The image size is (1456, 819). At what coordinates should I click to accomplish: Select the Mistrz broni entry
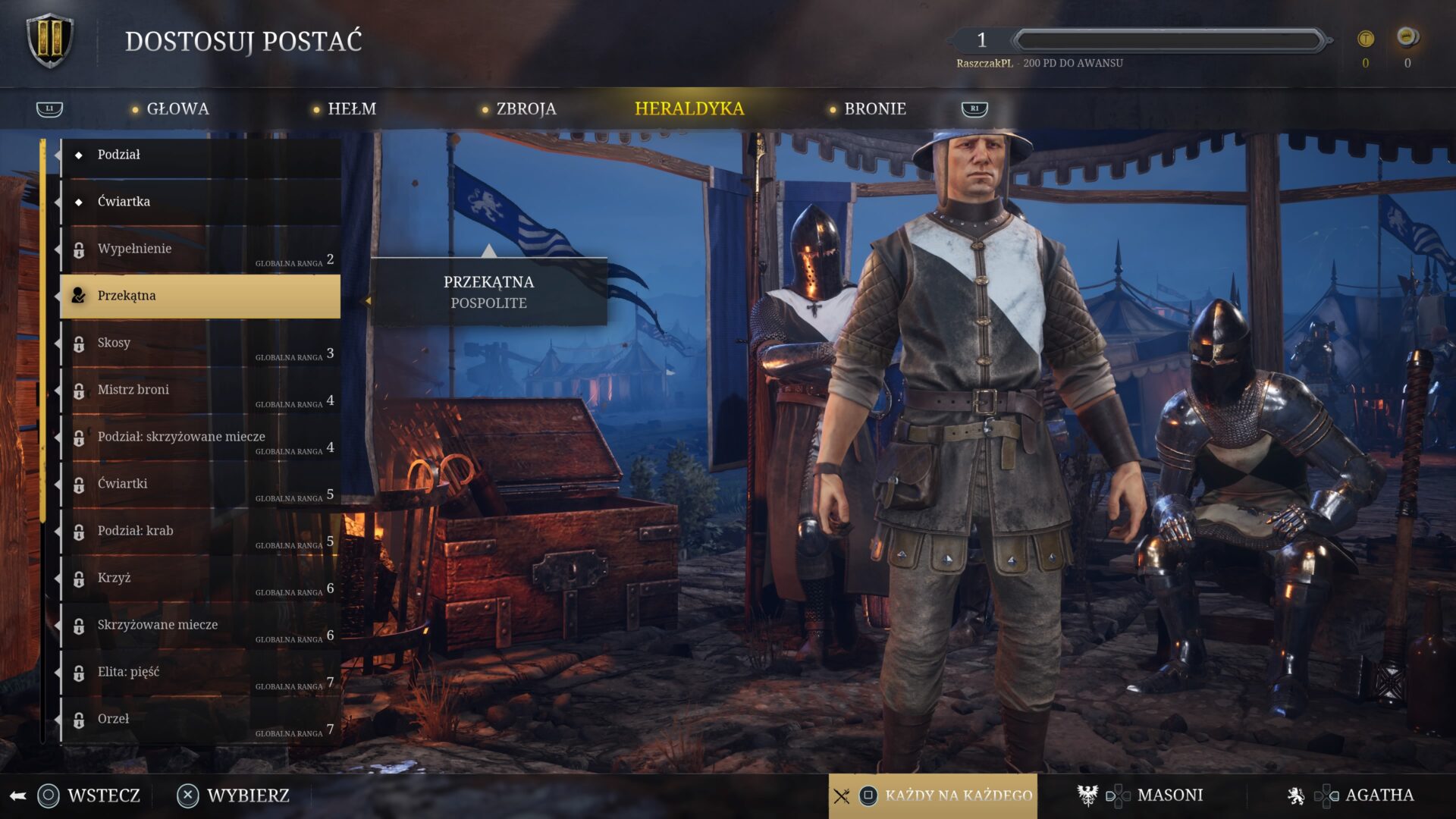199,390
